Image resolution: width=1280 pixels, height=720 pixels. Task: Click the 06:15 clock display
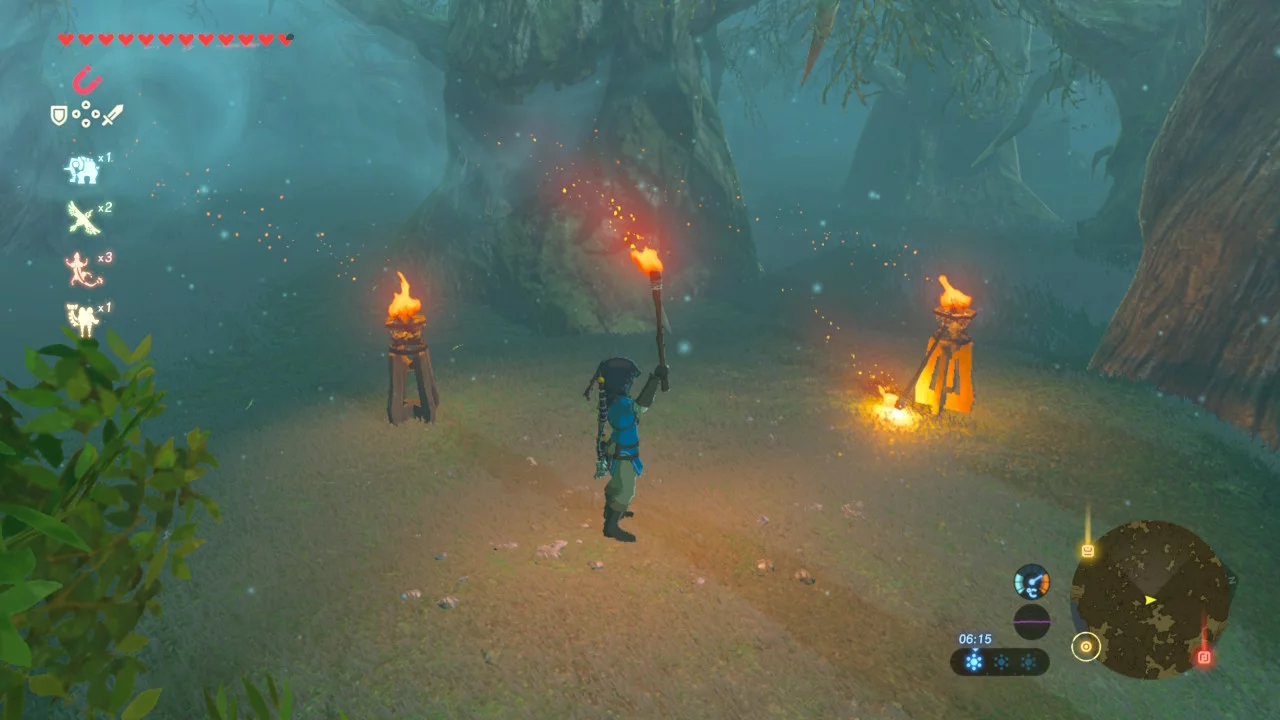click(x=975, y=638)
